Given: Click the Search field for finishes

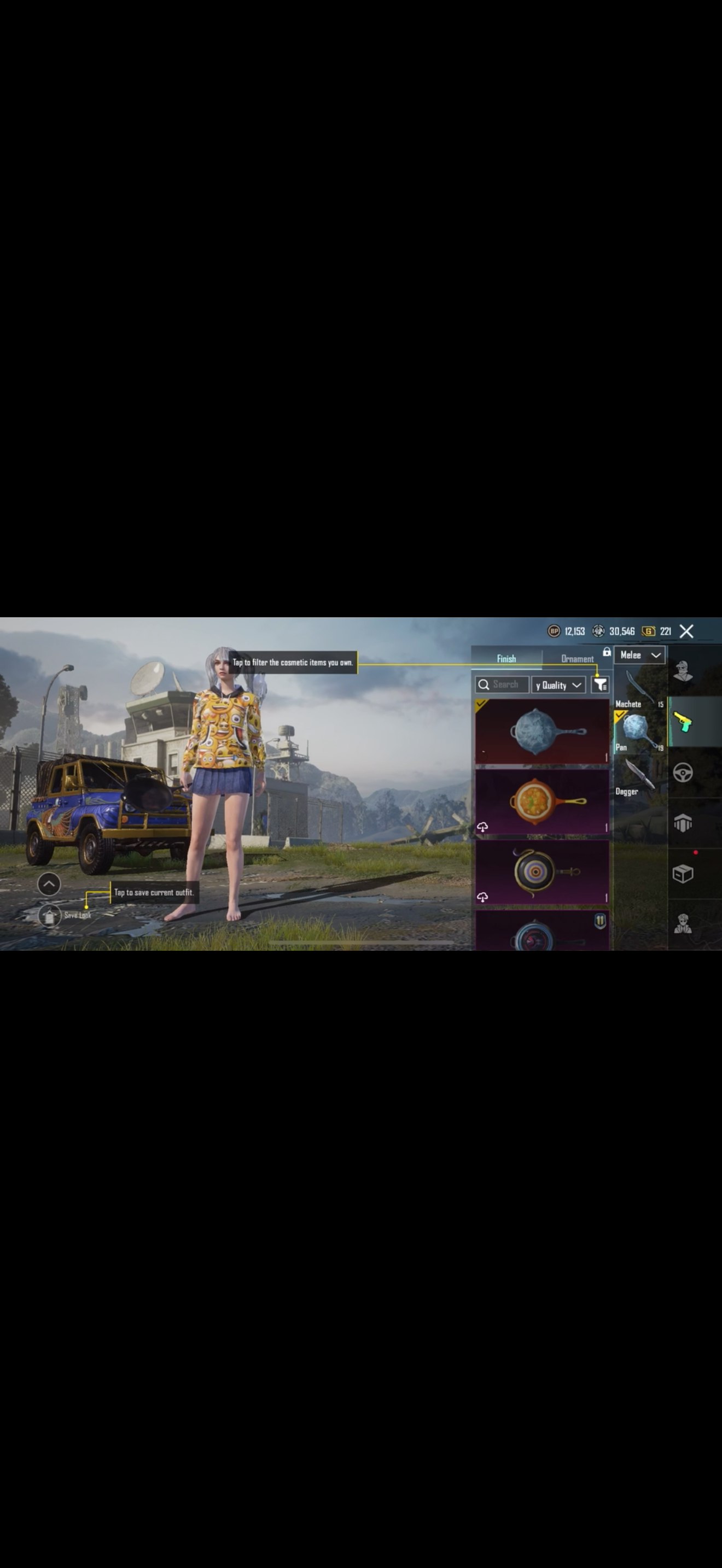Looking at the screenshot, I should coord(502,685).
